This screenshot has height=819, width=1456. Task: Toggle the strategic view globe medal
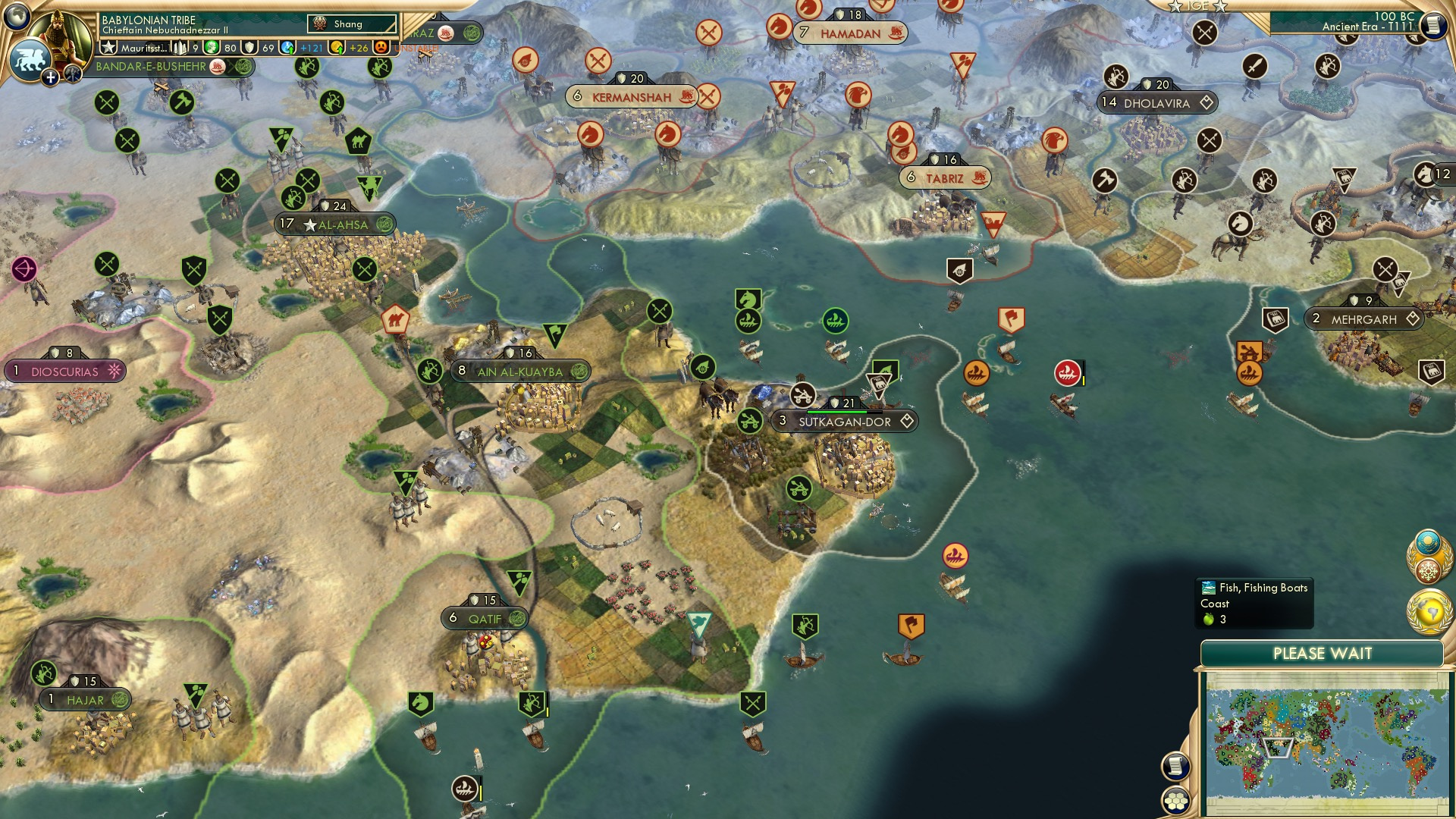tap(1428, 611)
